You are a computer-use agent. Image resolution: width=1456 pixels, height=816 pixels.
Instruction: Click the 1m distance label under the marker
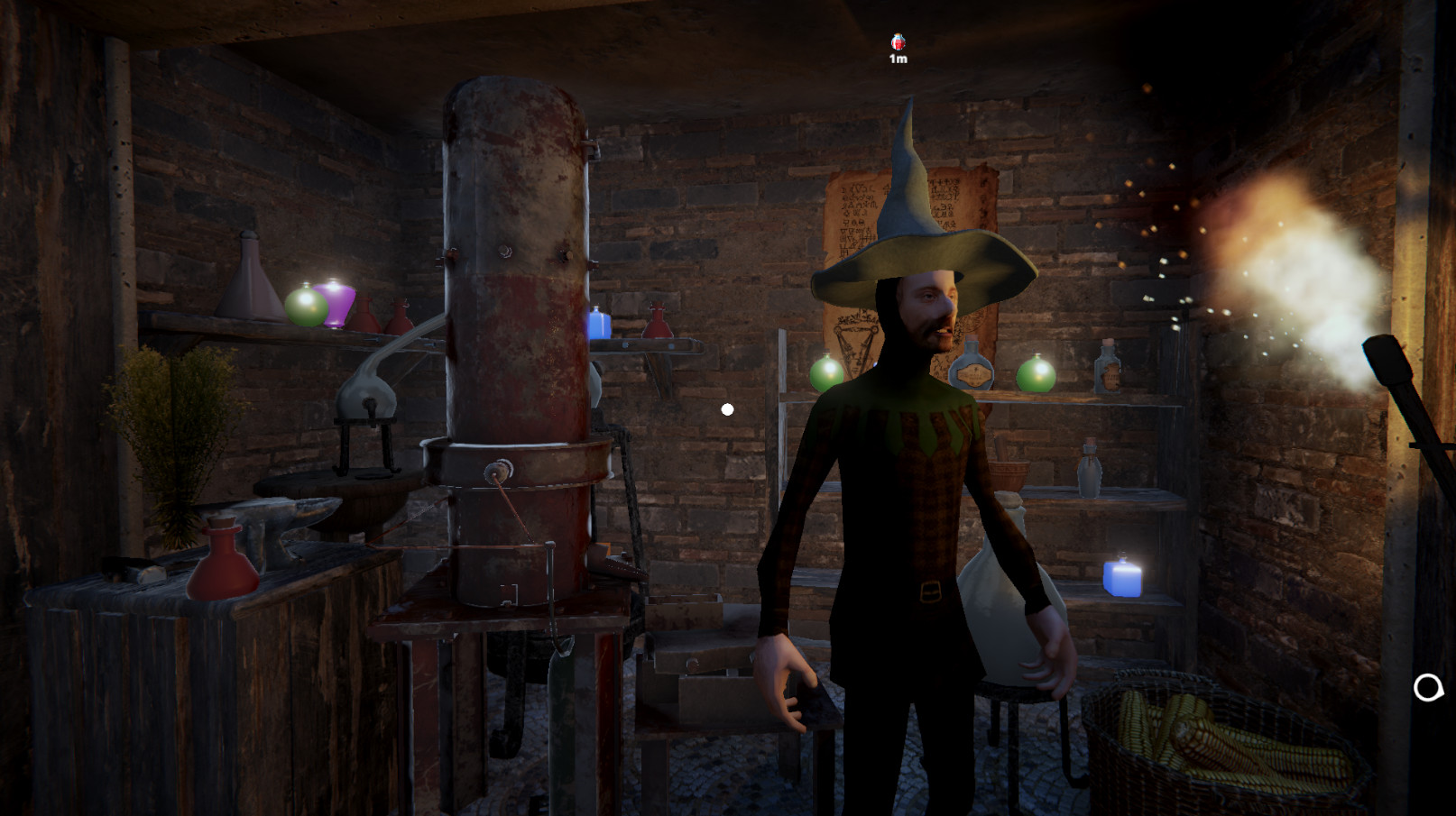tap(898, 59)
